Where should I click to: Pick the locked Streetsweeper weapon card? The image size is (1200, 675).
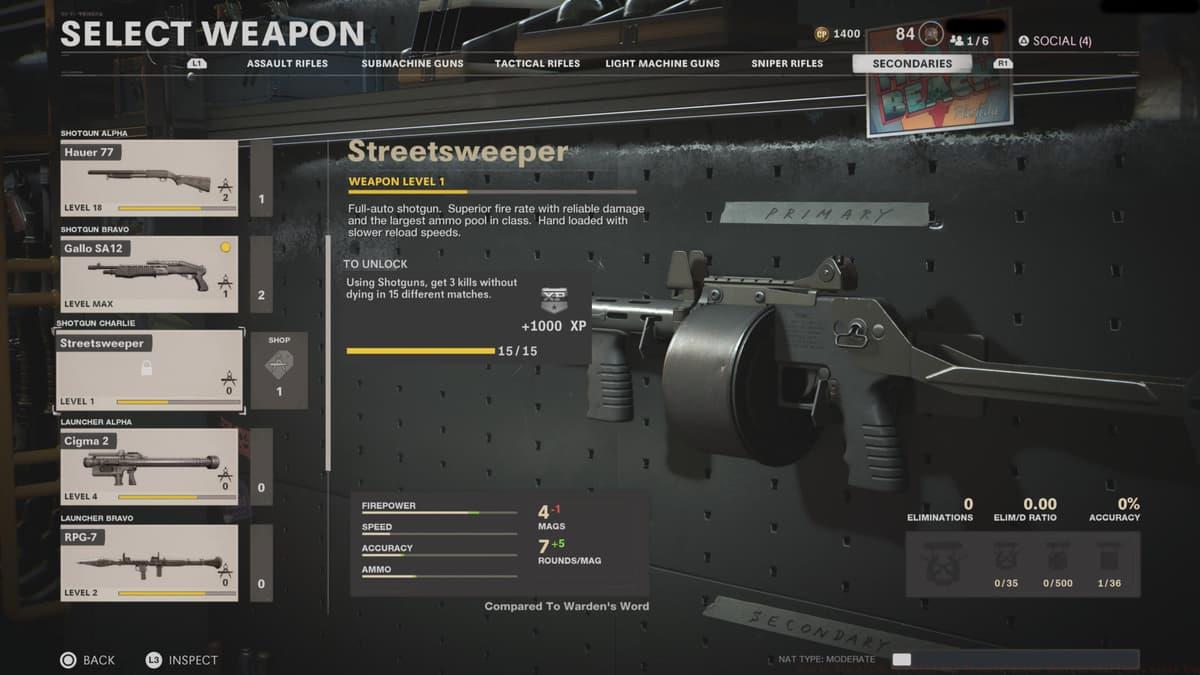pyautogui.click(x=149, y=370)
